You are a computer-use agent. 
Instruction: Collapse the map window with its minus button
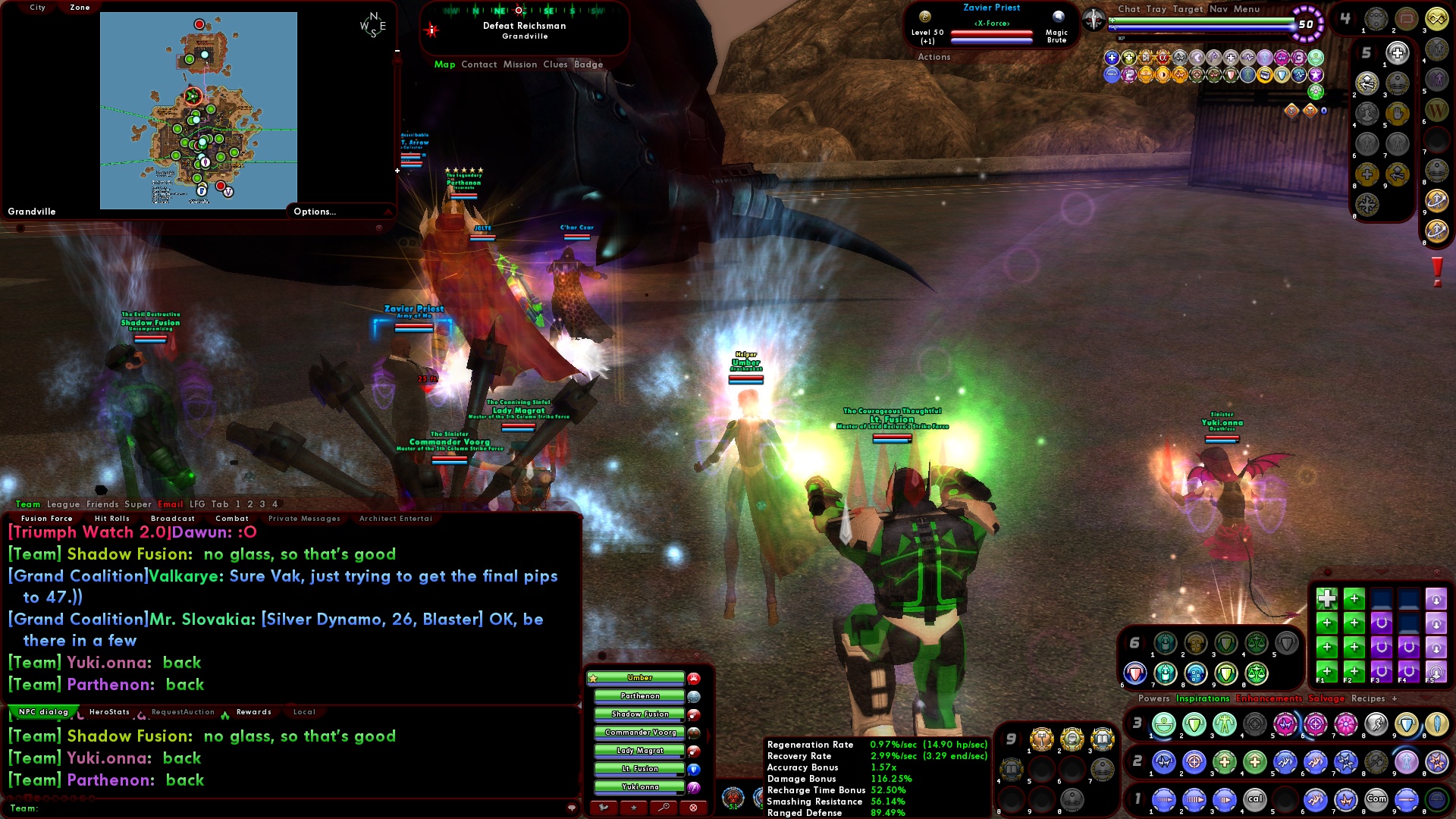[x=397, y=51]
